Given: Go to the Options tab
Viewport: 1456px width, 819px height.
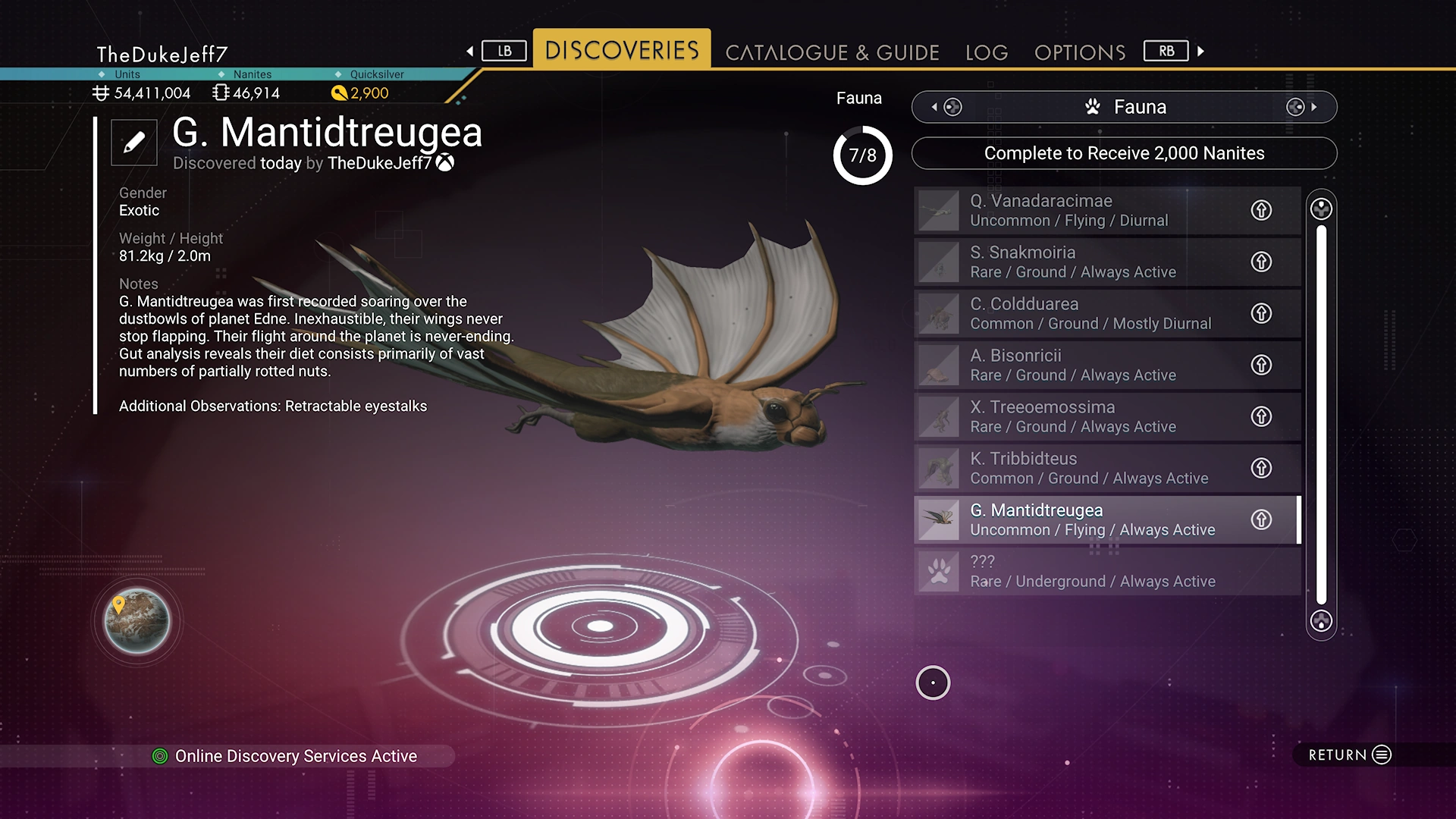Looking at the screenshot, I should click(x=1080, y=52).
